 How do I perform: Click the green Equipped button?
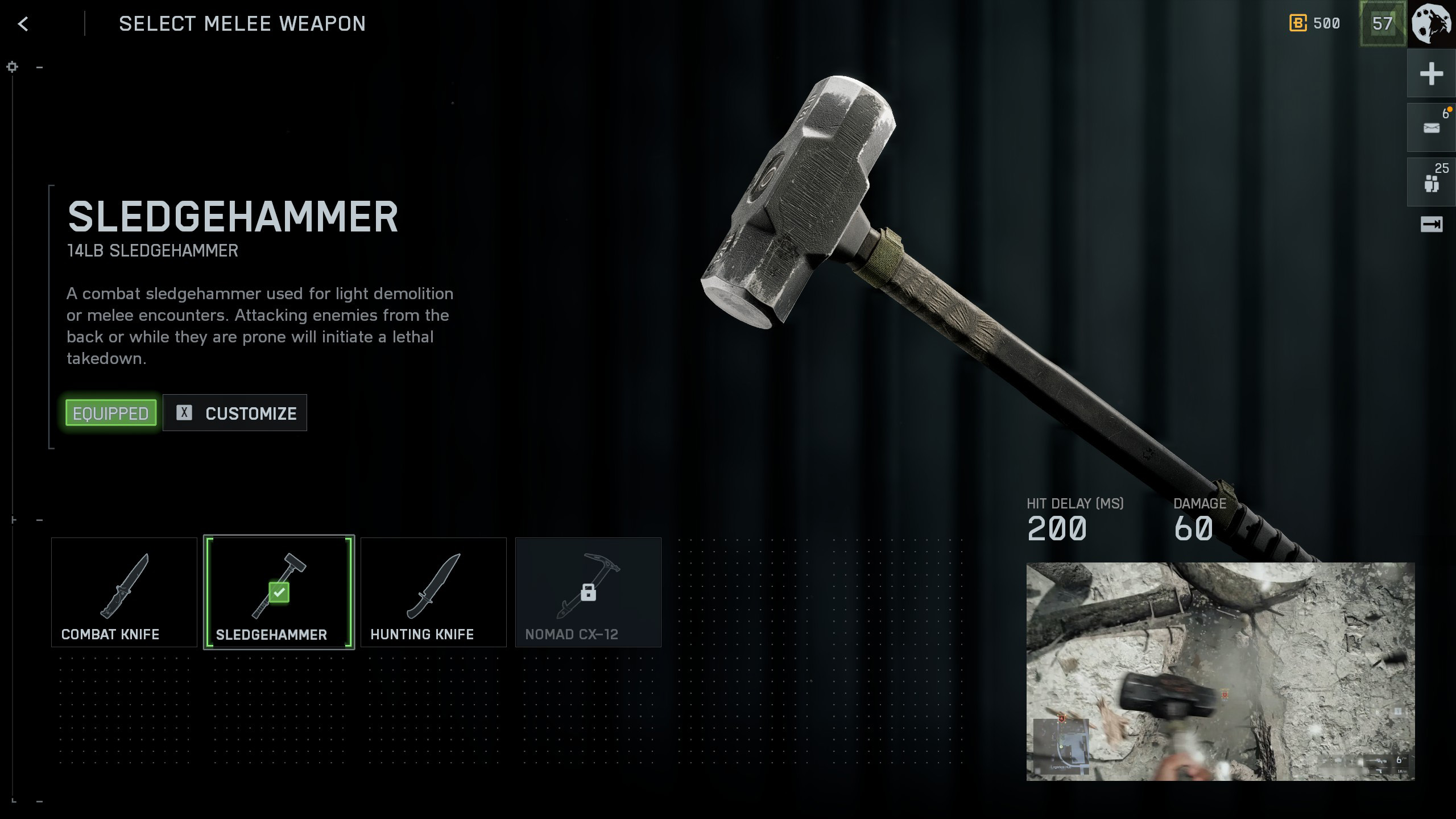(x=111, y=413)
